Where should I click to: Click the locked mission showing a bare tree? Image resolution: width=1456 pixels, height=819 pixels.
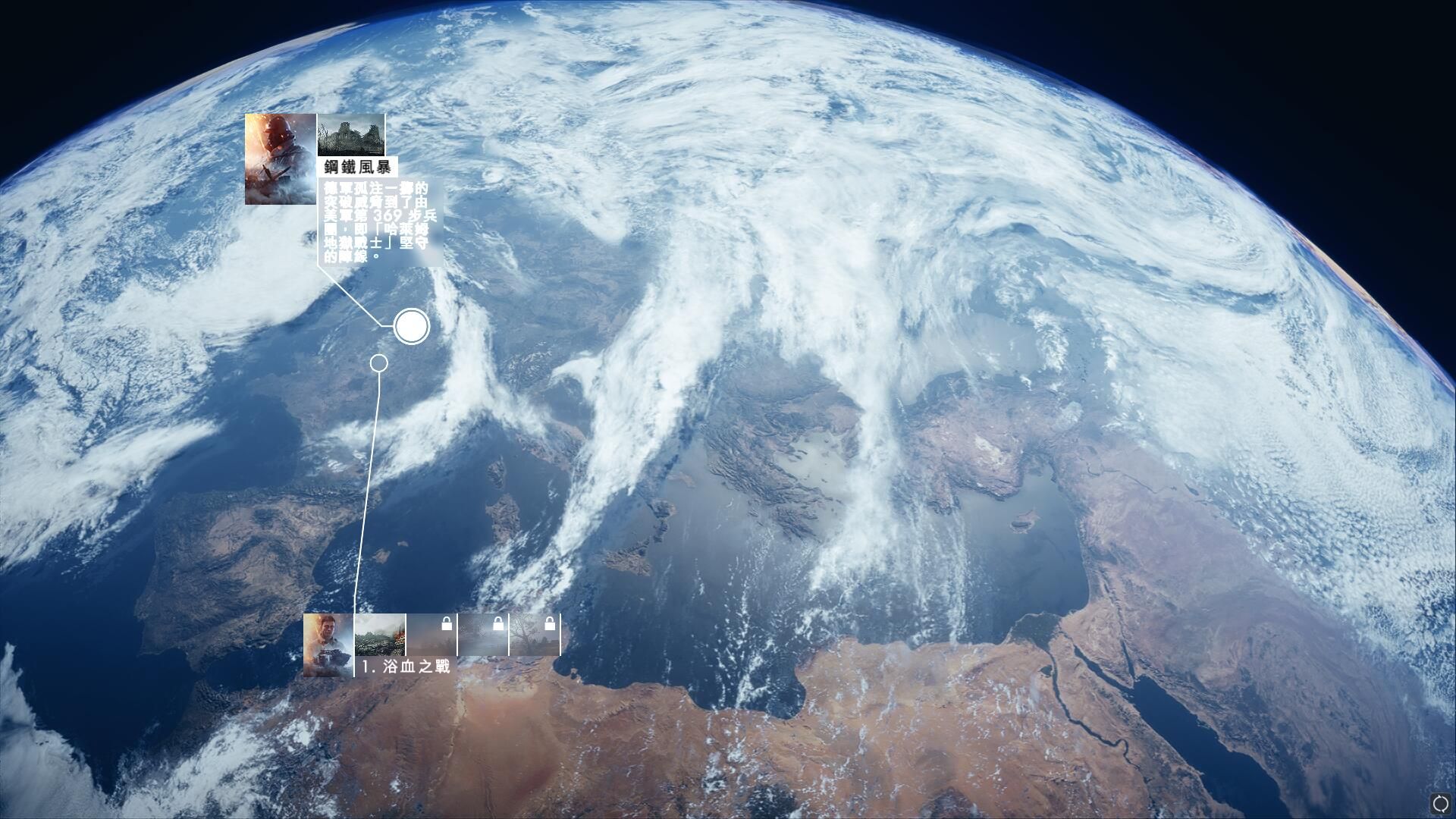[535, 635]
